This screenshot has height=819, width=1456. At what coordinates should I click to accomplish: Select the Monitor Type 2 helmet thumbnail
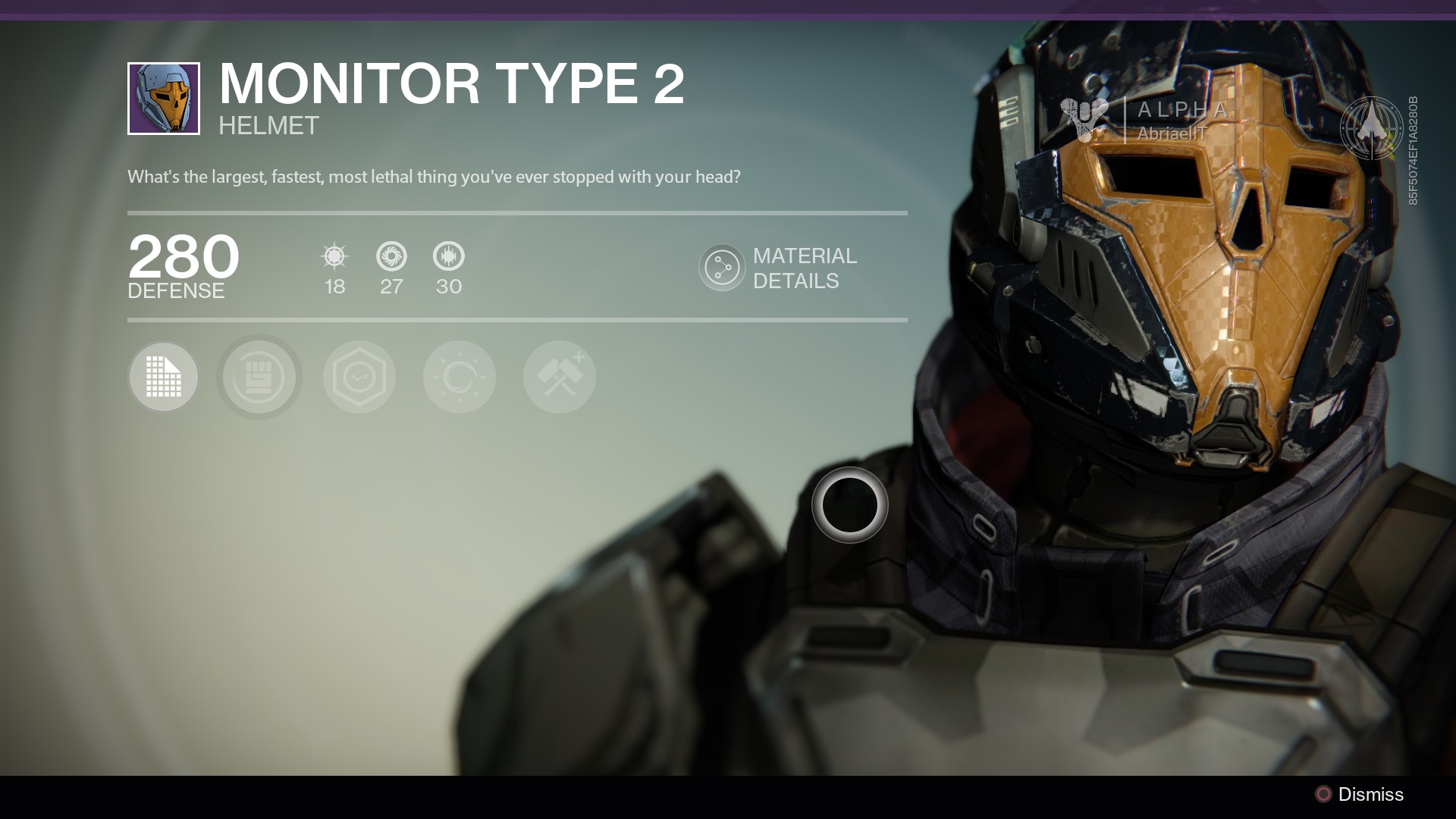pos(164,99)
